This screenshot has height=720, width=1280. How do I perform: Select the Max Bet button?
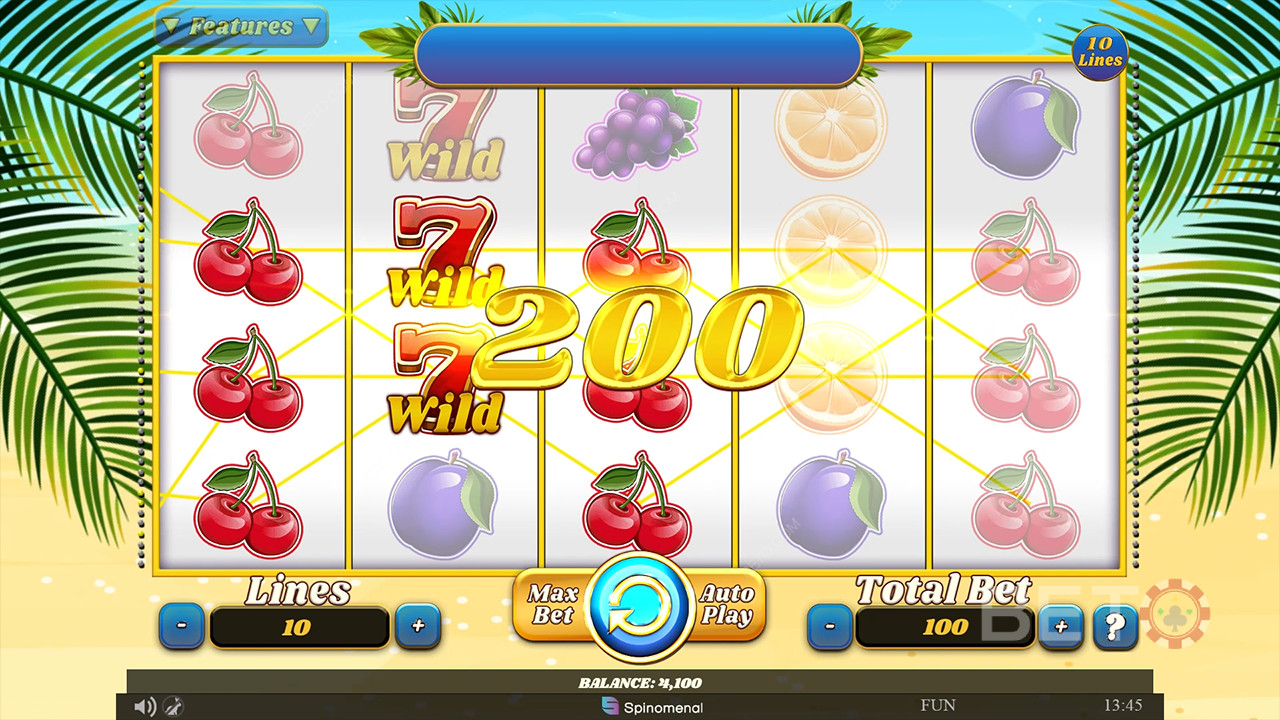click(x=552, y=605)
